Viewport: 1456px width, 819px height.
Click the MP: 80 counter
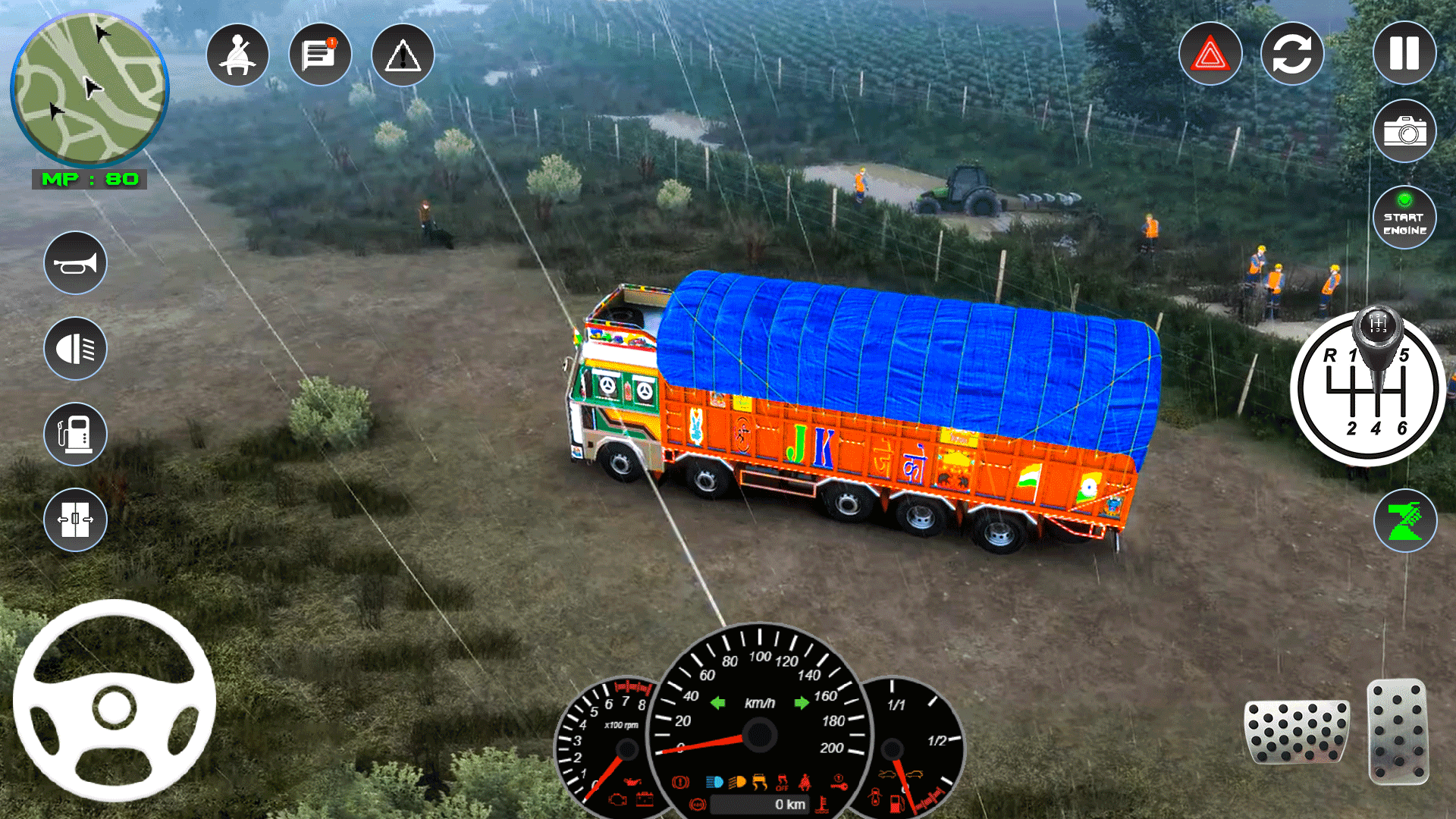coord(89,180)
